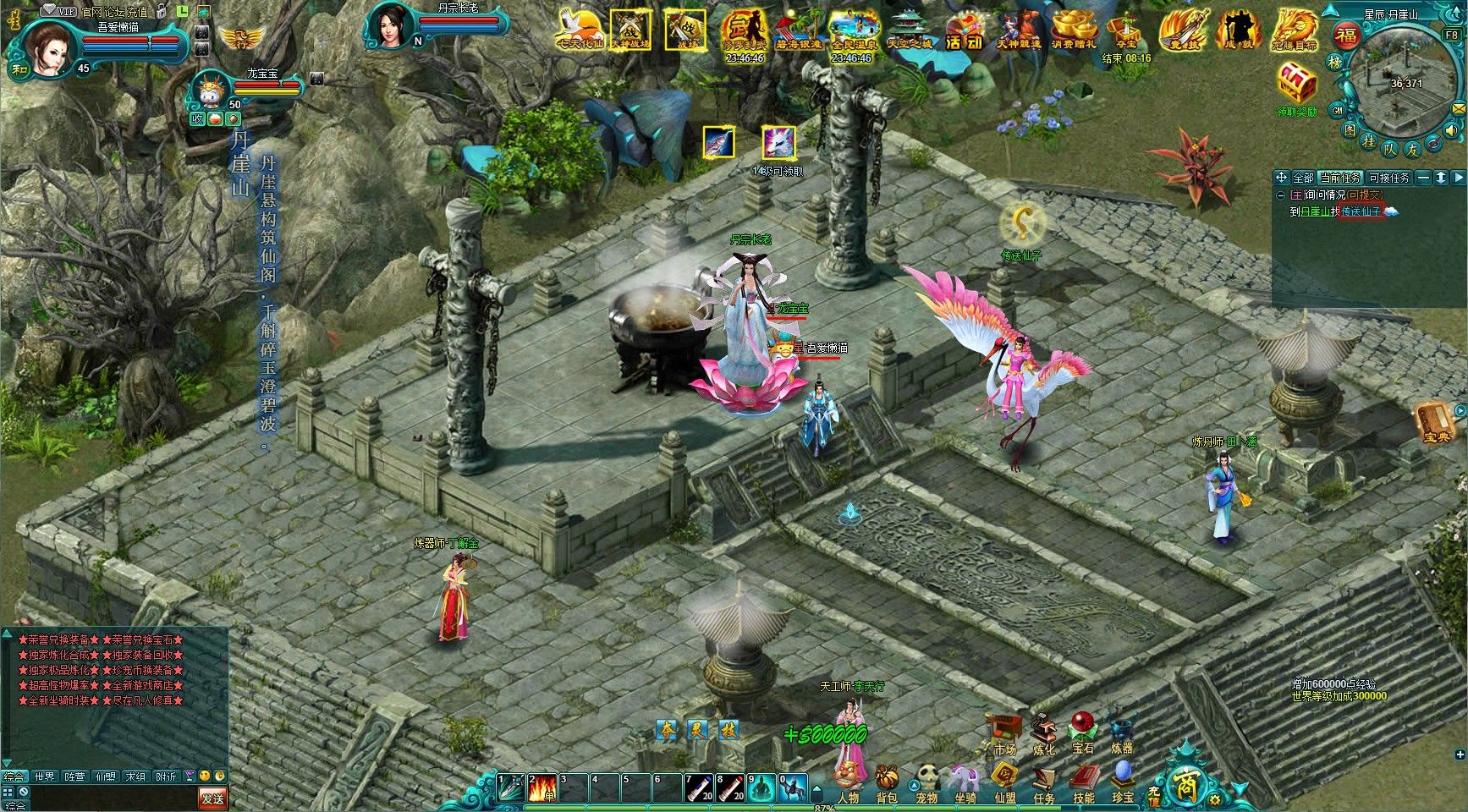Image resolution: width=1468 pixels, height=812 pixels.
Task: Switch to the 世界 chat tab
Action: click(x=44, y=776)
